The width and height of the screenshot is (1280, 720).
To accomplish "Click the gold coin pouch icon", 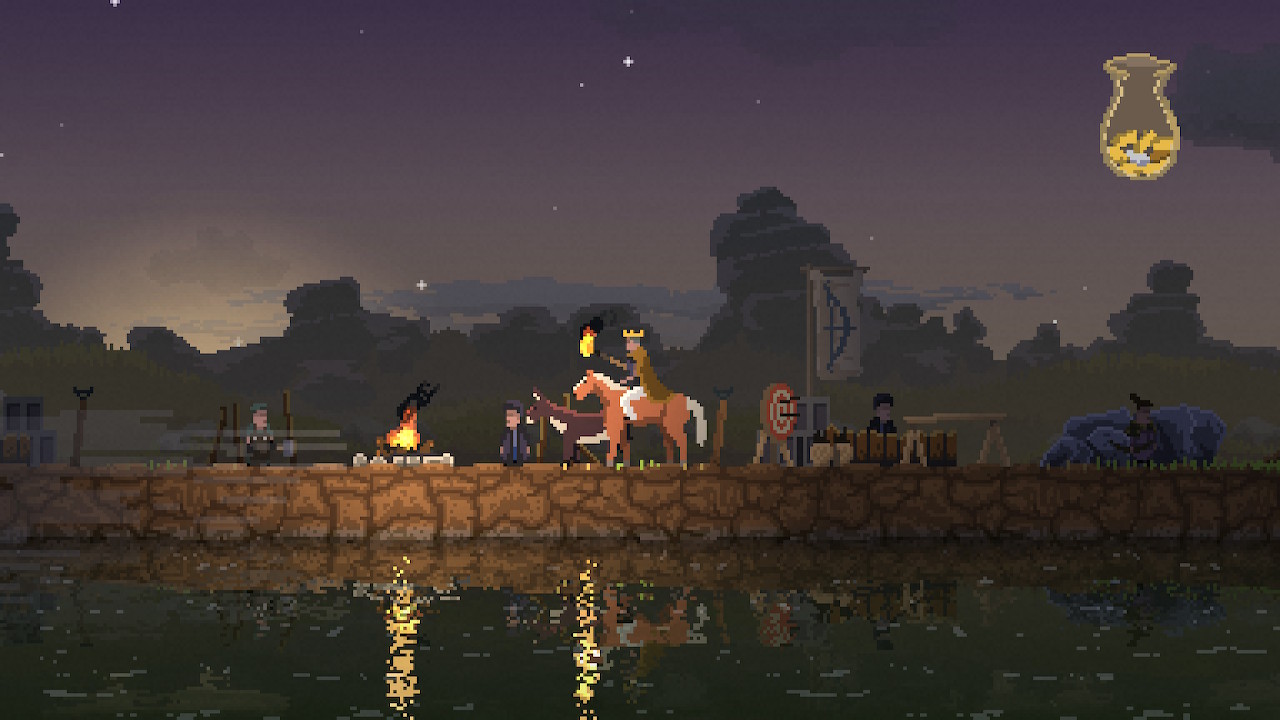I will tap(1139, 118).
